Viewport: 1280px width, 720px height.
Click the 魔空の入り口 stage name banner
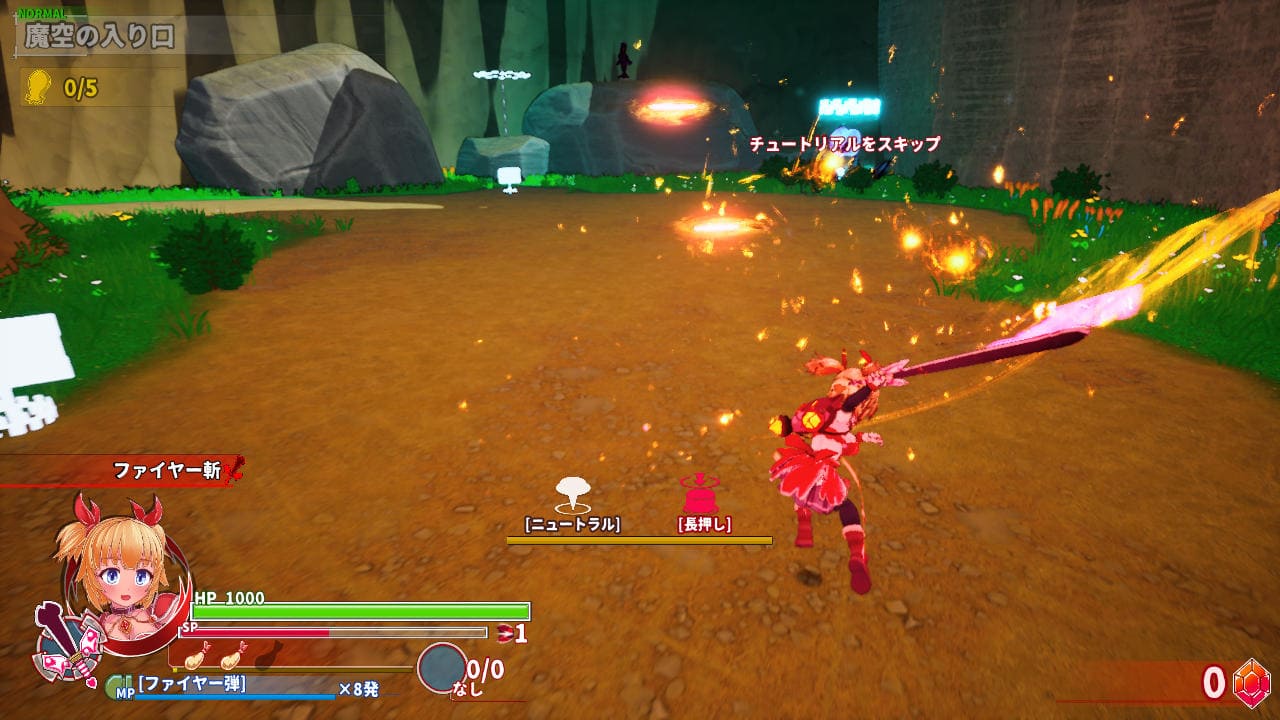coord(100,37)
